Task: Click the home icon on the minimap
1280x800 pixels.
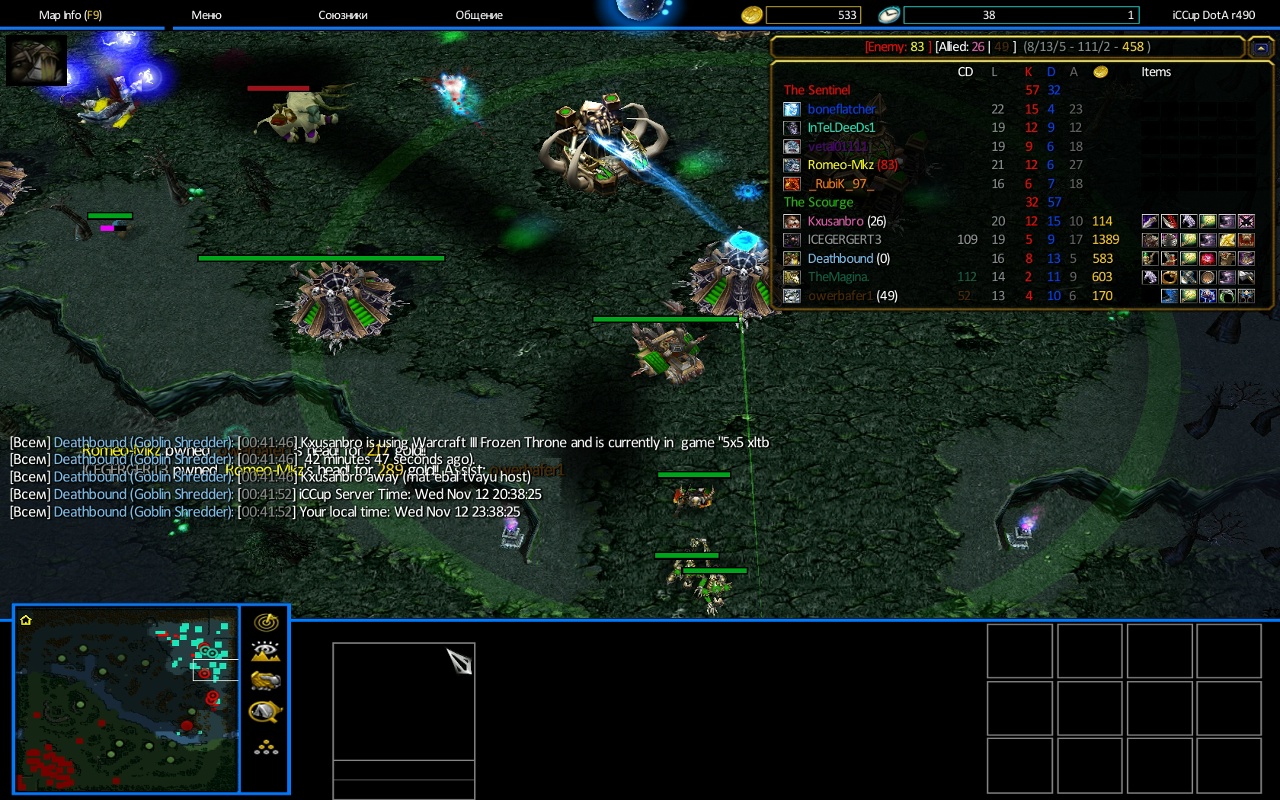Action: pyautogui.click(x=26, y=620)
